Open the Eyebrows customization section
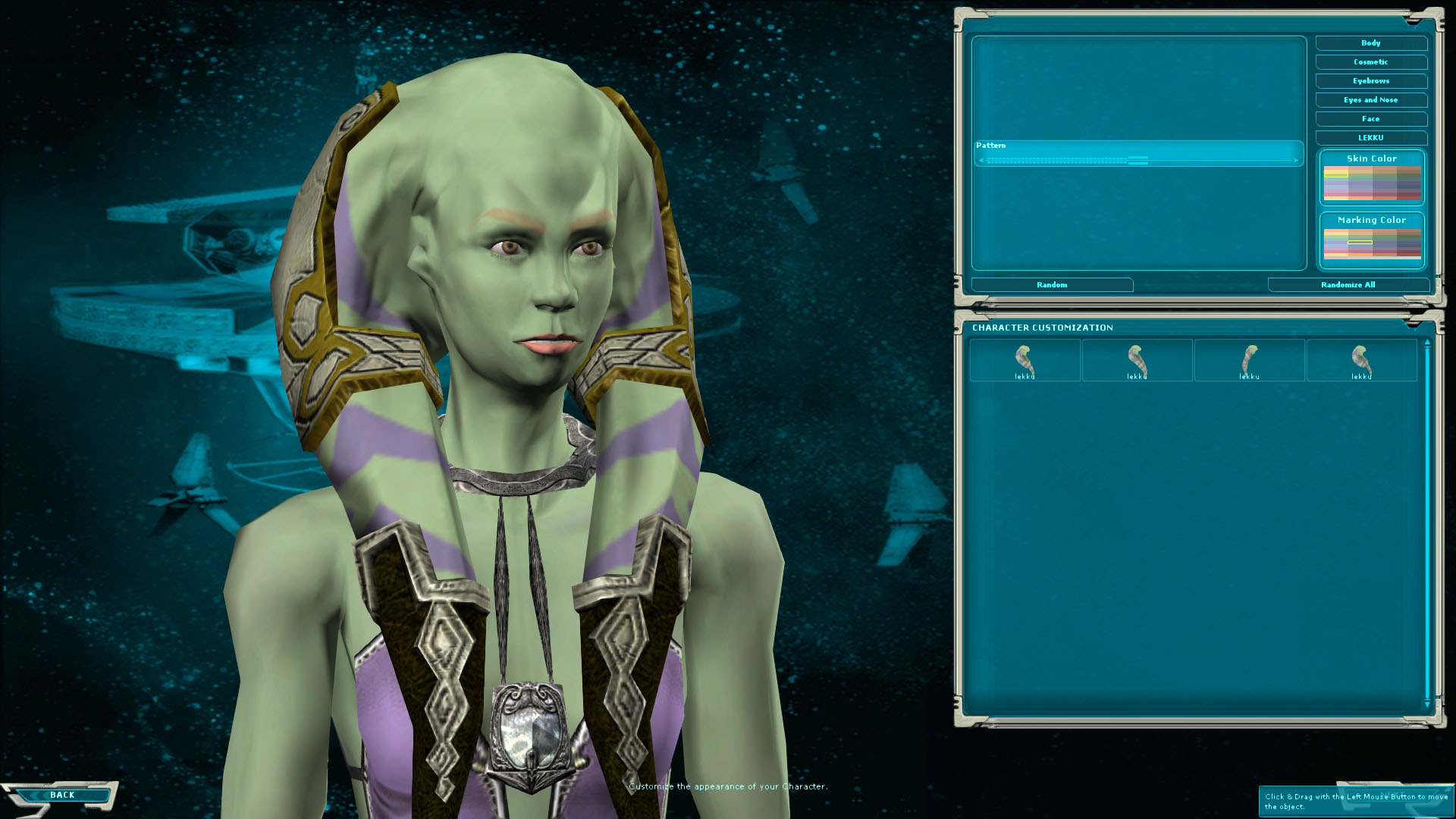 pos(1370,81)
